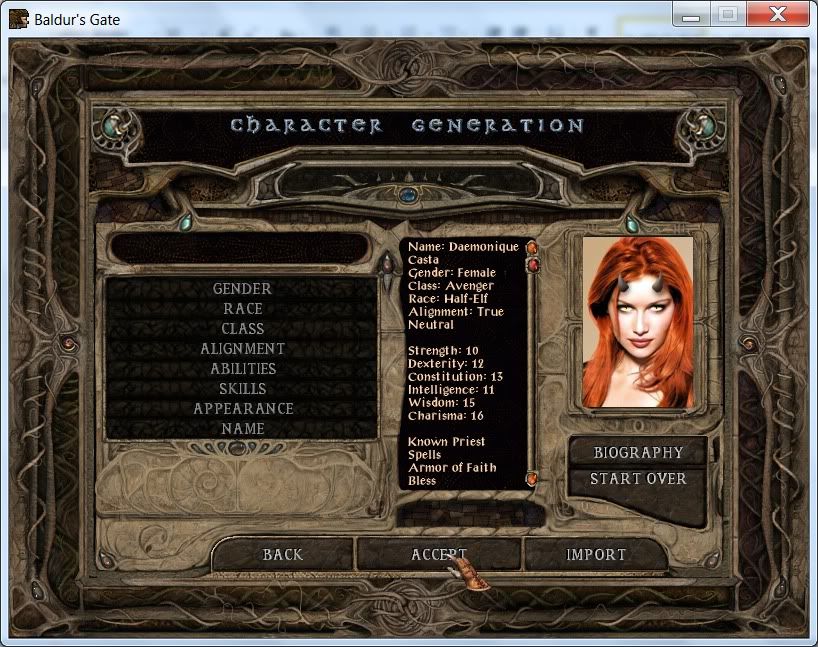Screen dimensions: 818x647
Task: Accept the generated character
Action: click(439, 554)
